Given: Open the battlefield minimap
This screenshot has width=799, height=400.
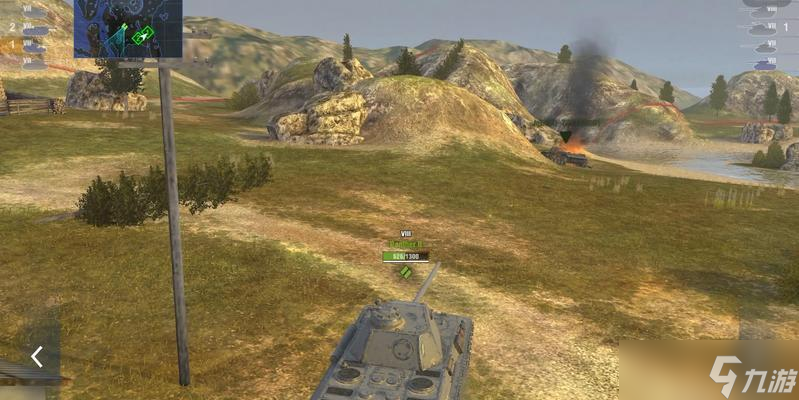Looking at the screenshot, I should pyautogui.click(x=128, y=28).
